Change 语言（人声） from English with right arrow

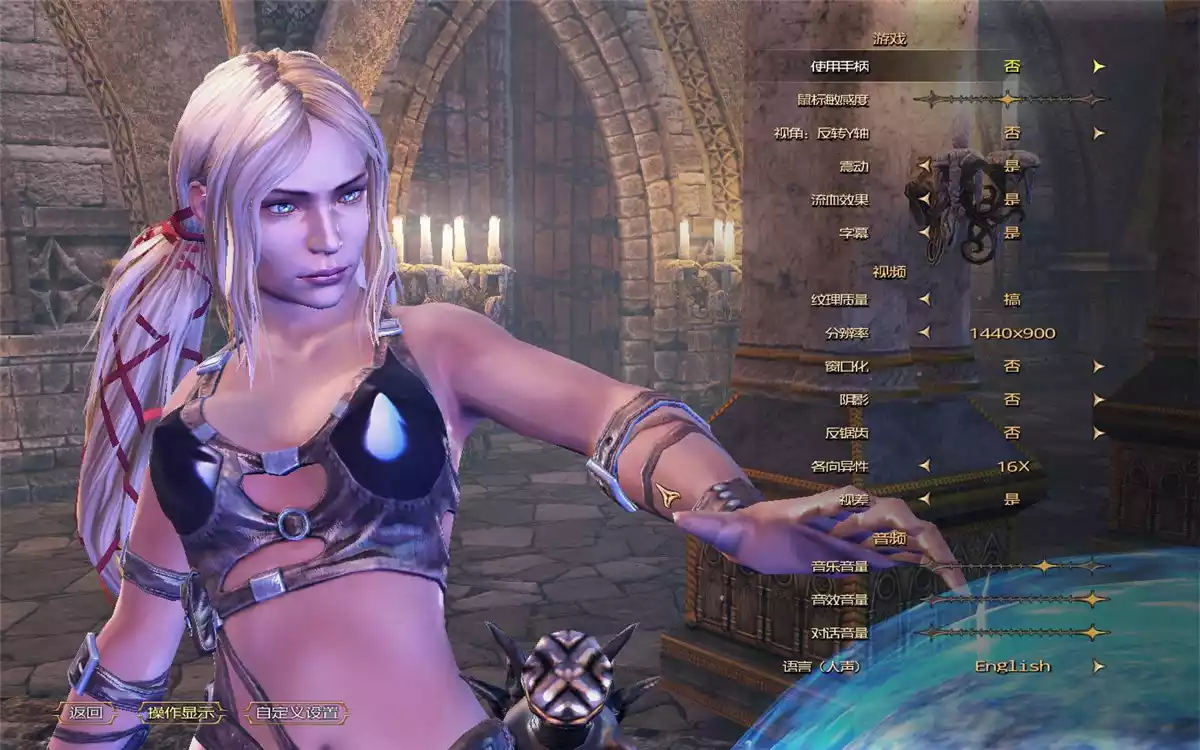point(1099,666)
